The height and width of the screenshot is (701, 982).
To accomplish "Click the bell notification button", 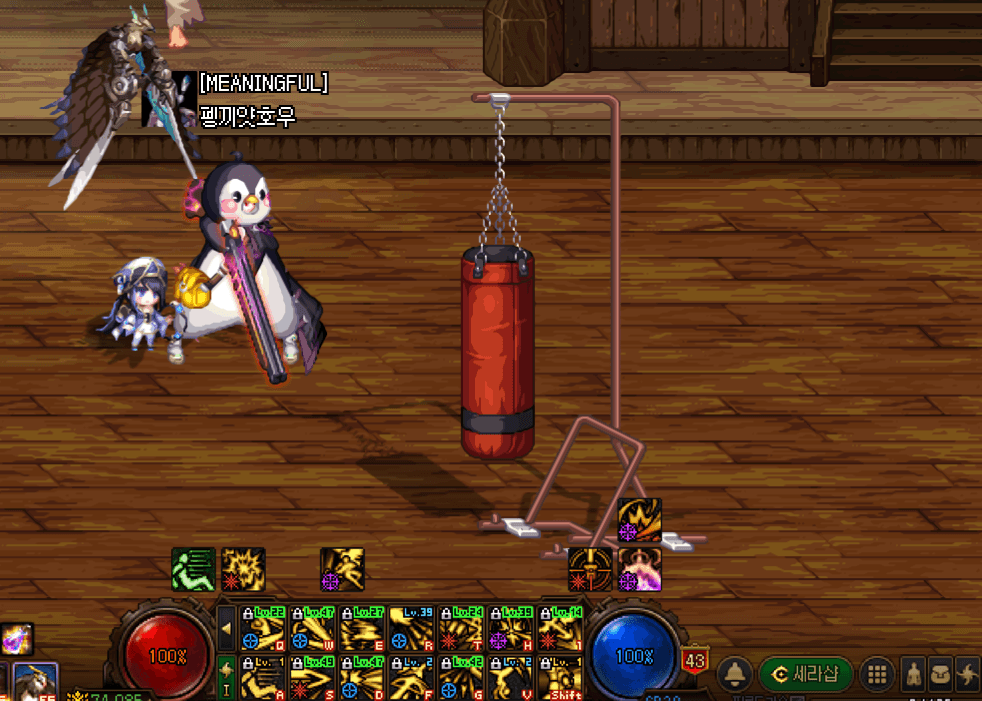I will point(736,672).
